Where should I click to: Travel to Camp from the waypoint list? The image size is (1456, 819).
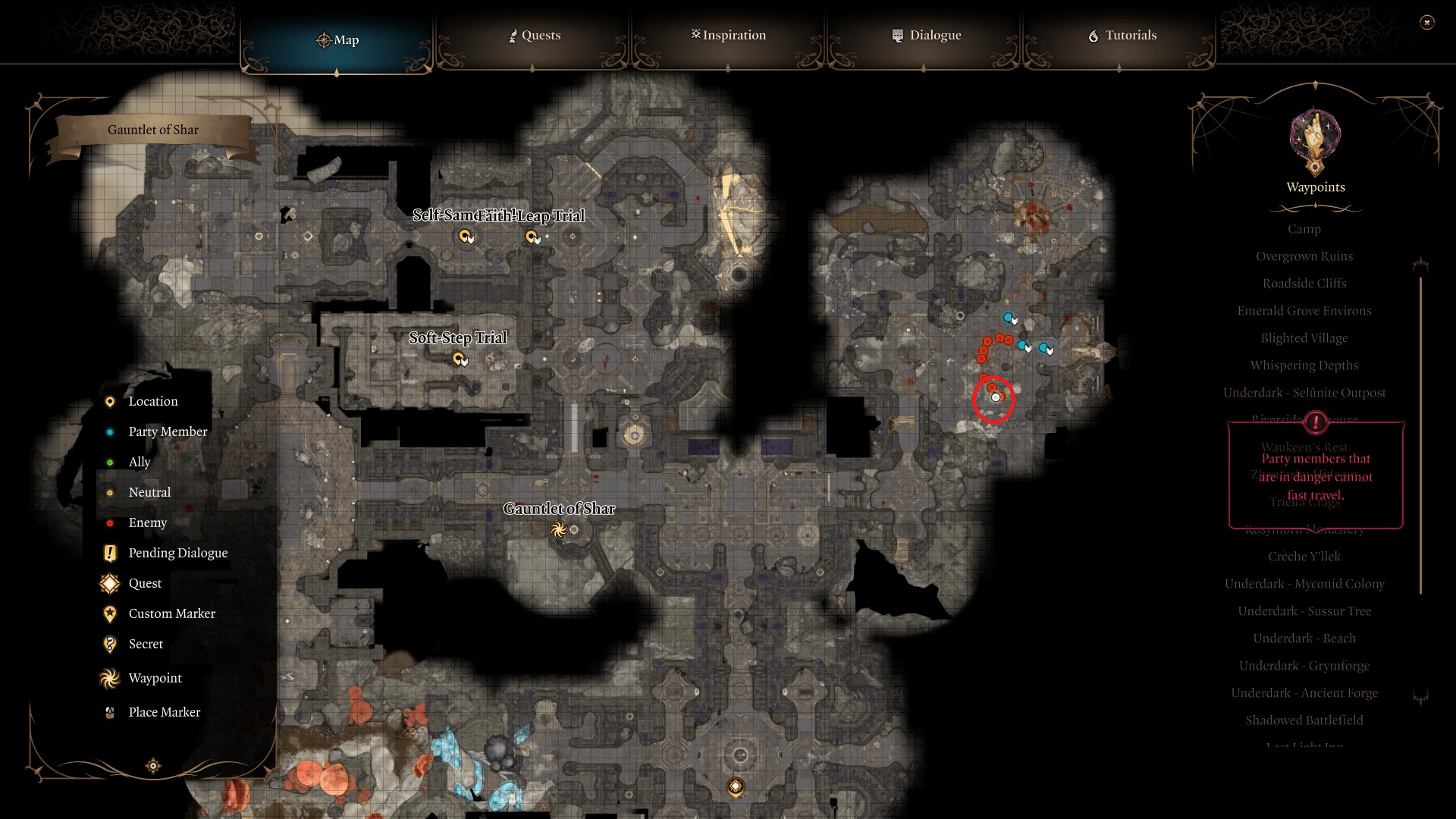click(1304, 228)
